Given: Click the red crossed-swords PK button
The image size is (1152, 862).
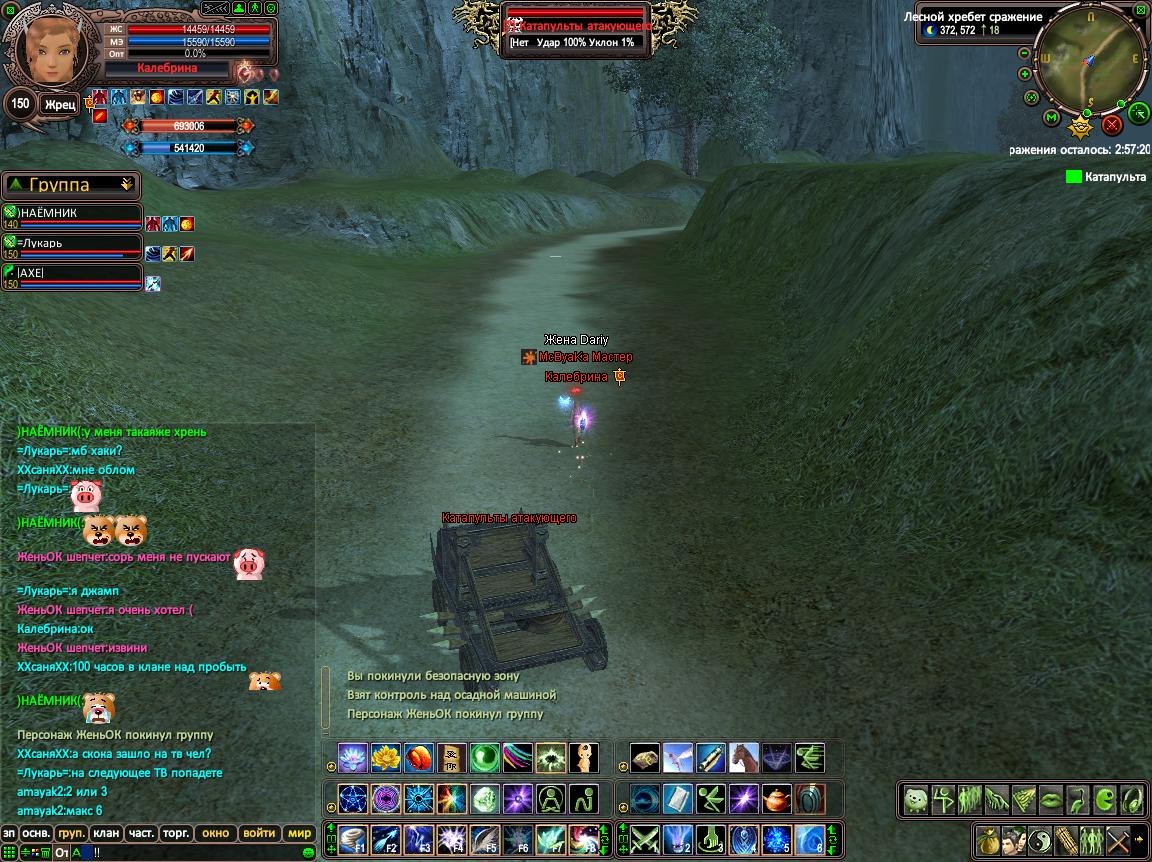Looking at the screenshot, I should click(1111, 125).
